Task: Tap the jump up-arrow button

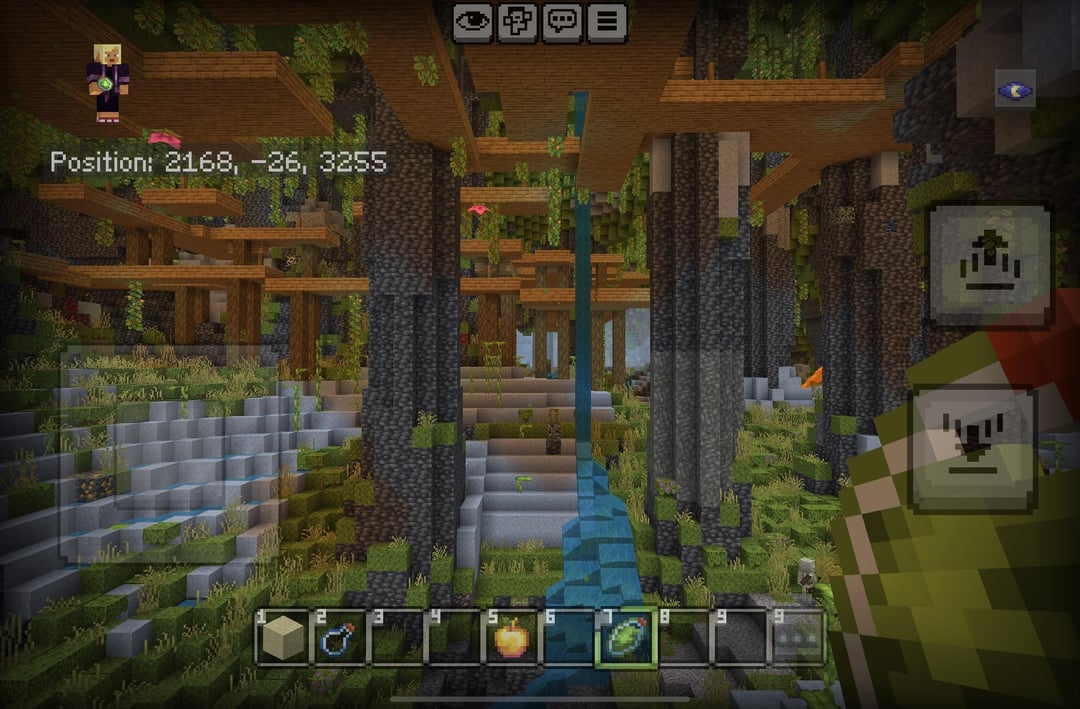Action: pyautogui.click(x=990, y=265)
